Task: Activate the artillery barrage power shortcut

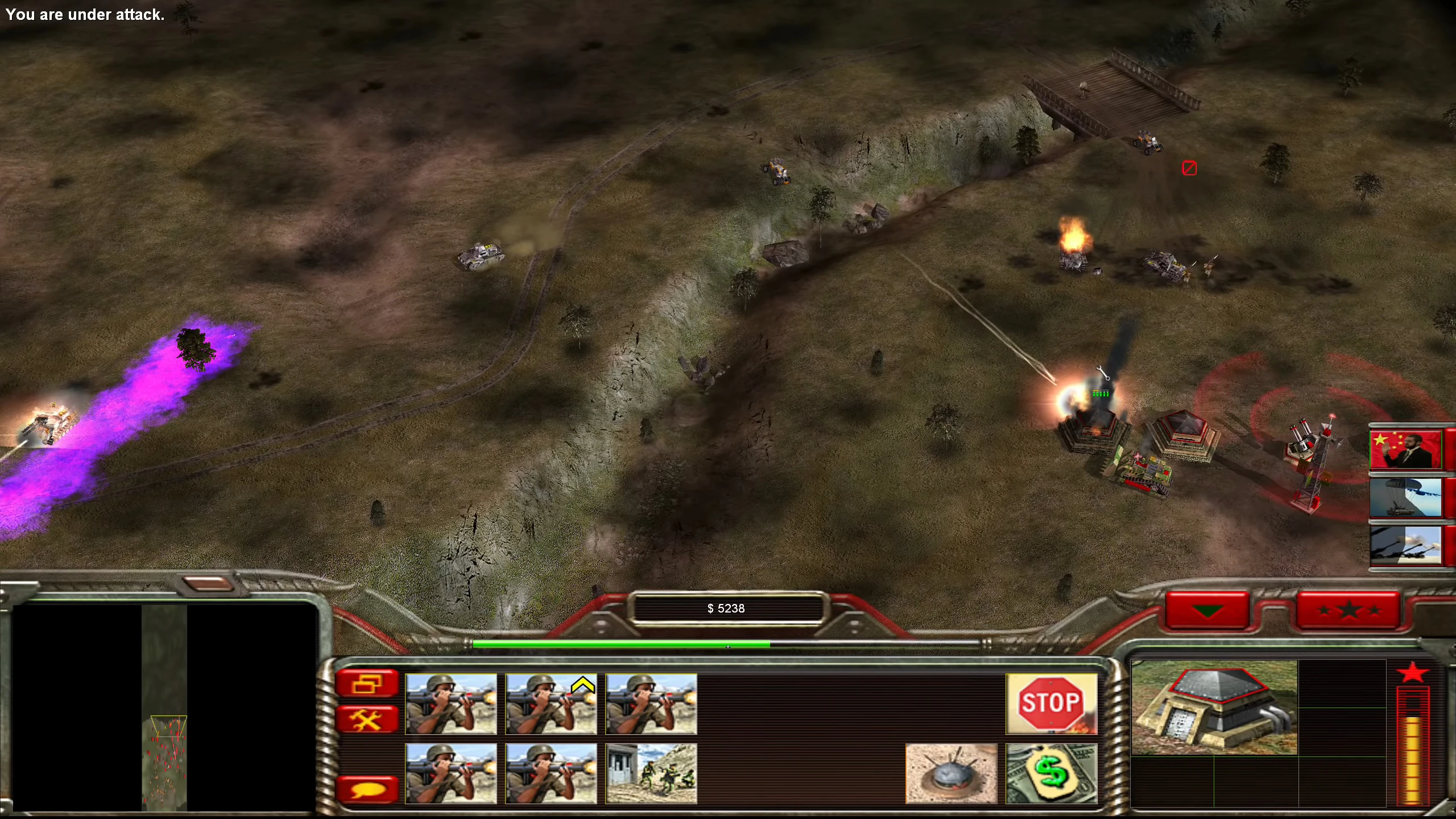Action: pyautogui.click(x=1405, y=545)
